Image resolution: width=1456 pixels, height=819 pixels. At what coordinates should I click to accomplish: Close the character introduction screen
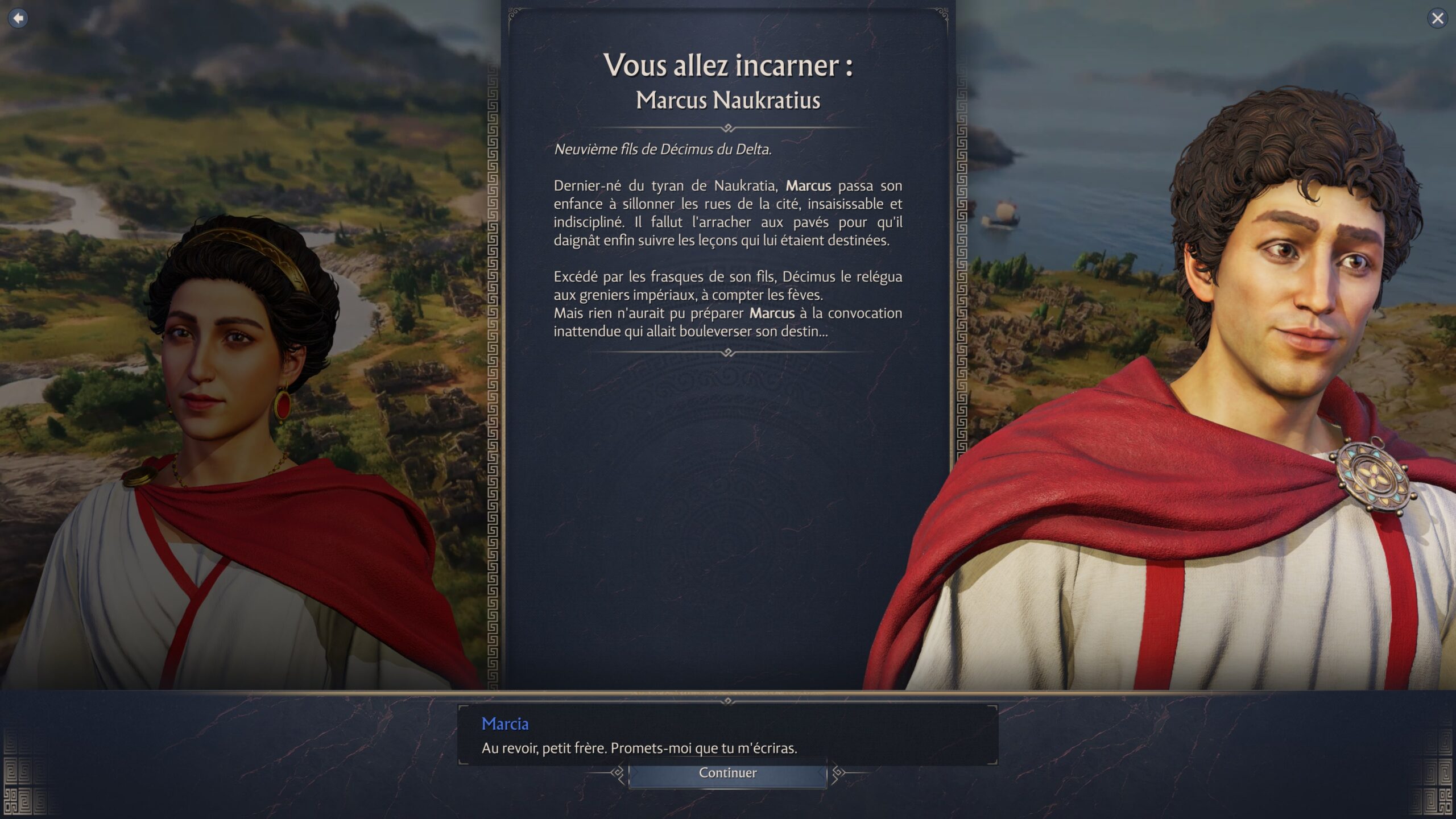(1437, 18)
